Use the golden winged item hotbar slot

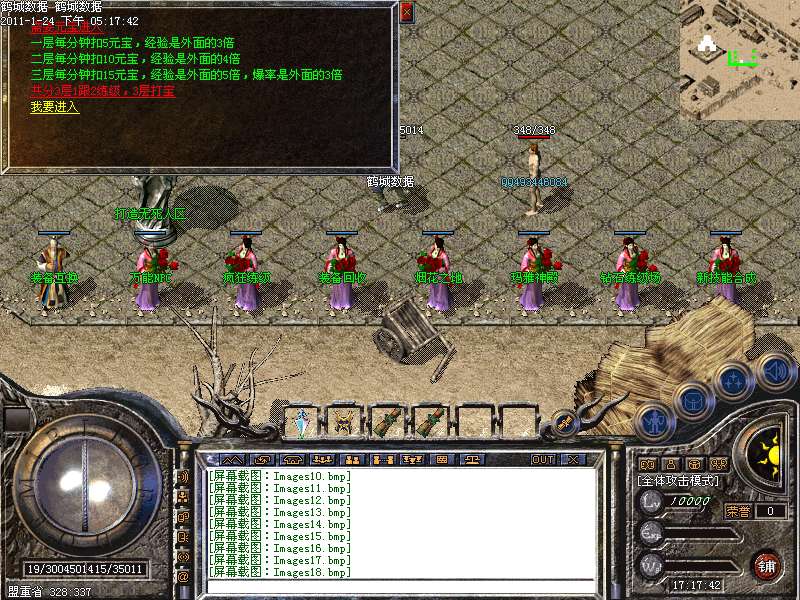pyautogui.click(x=344, y=421)
